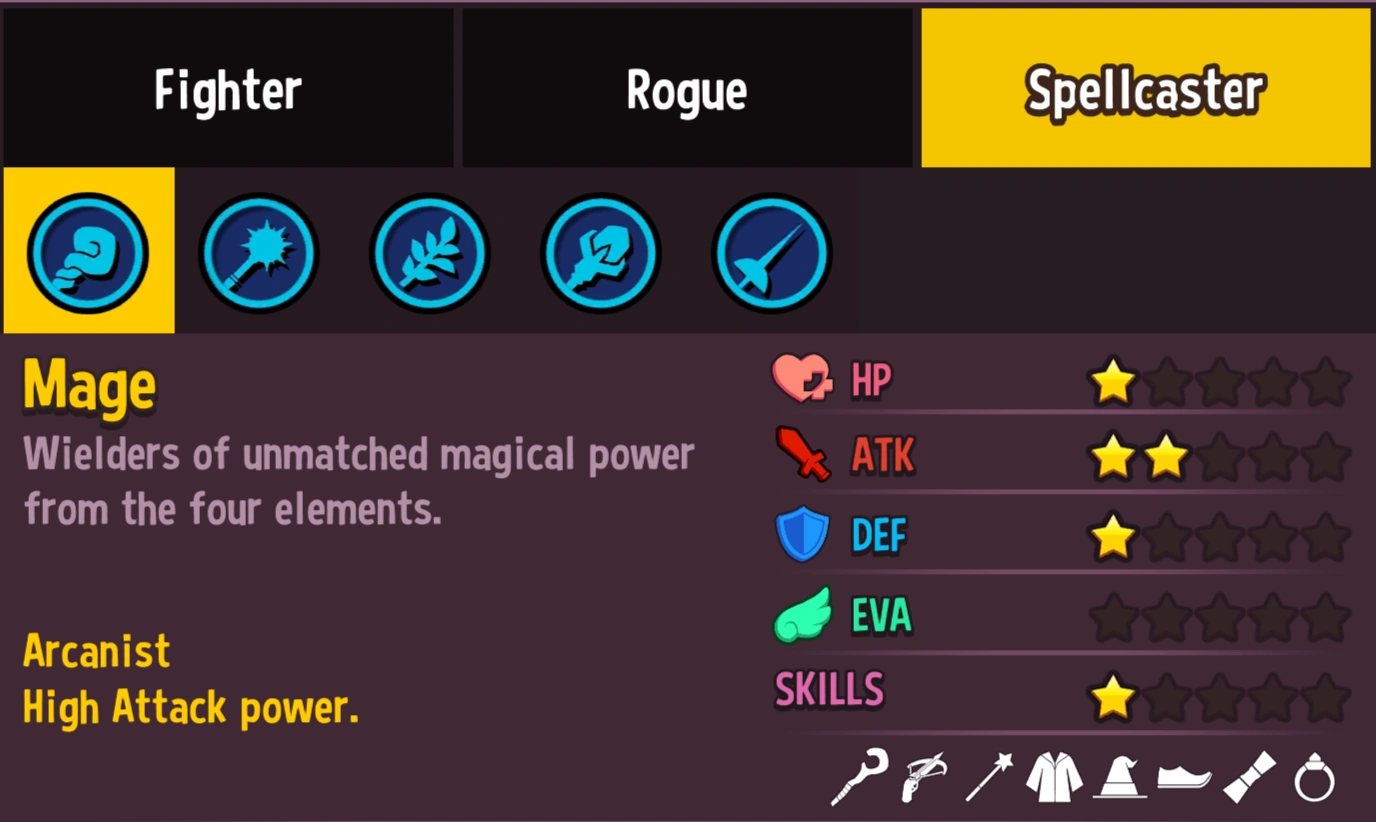Click the Spellcaster tab
The width and height of the screenshot is (1376, 822).
(1145, 88)
